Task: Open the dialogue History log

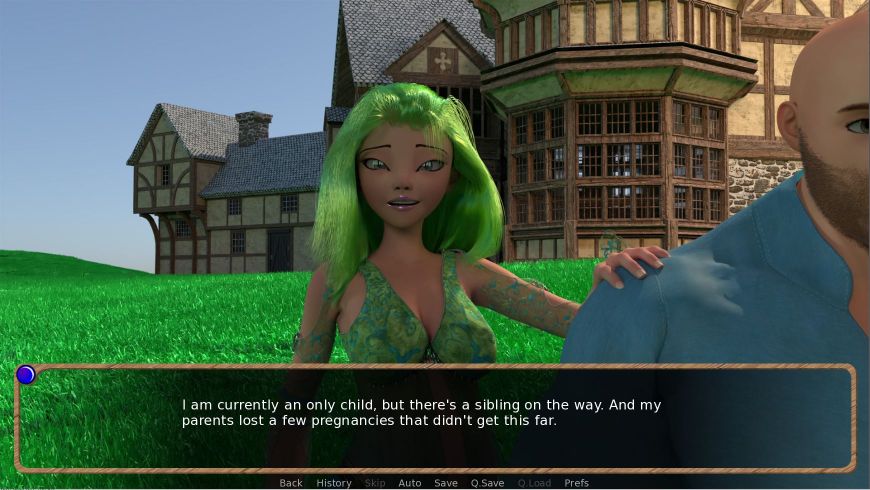Action: tap(334, 483)
